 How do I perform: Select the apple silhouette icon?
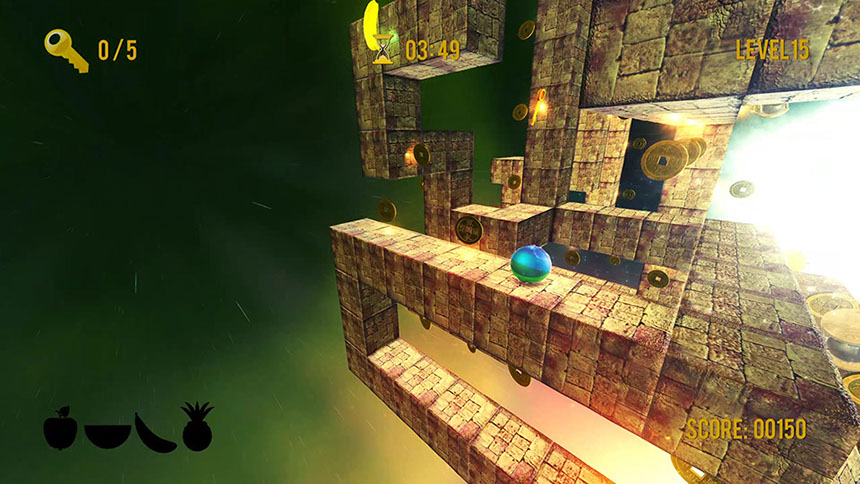coord(60,428)
